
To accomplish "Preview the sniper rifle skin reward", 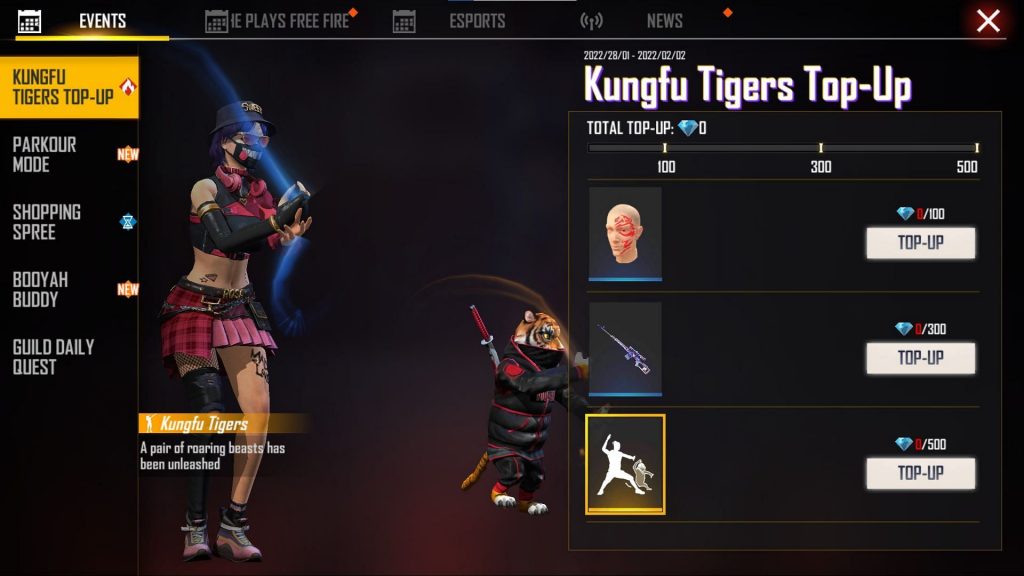I will [x=625, y=348].
